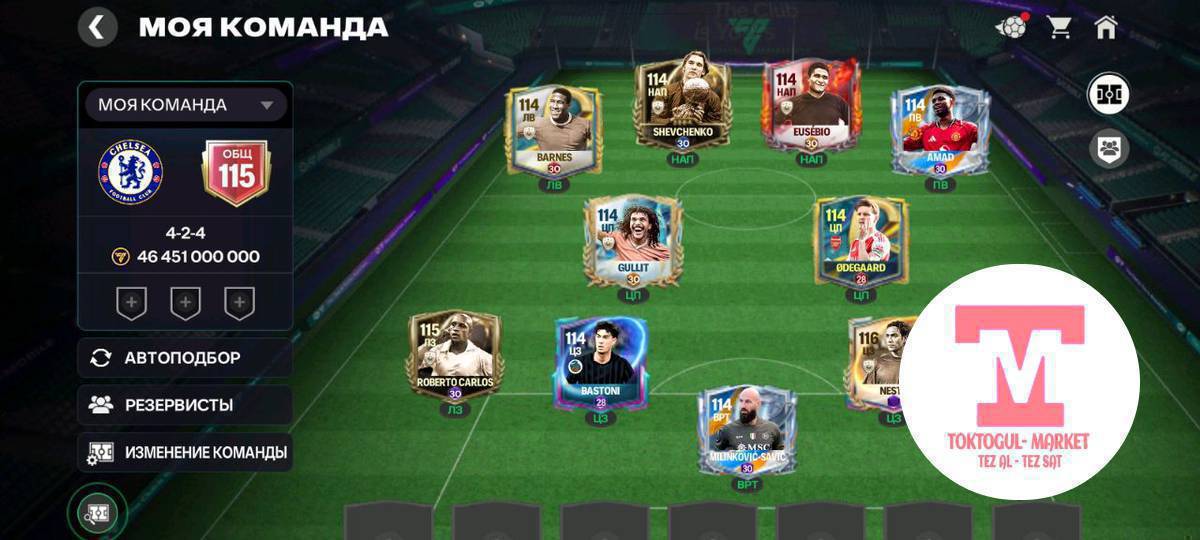Pick the Bastoni player card

[x=600, y=363]
